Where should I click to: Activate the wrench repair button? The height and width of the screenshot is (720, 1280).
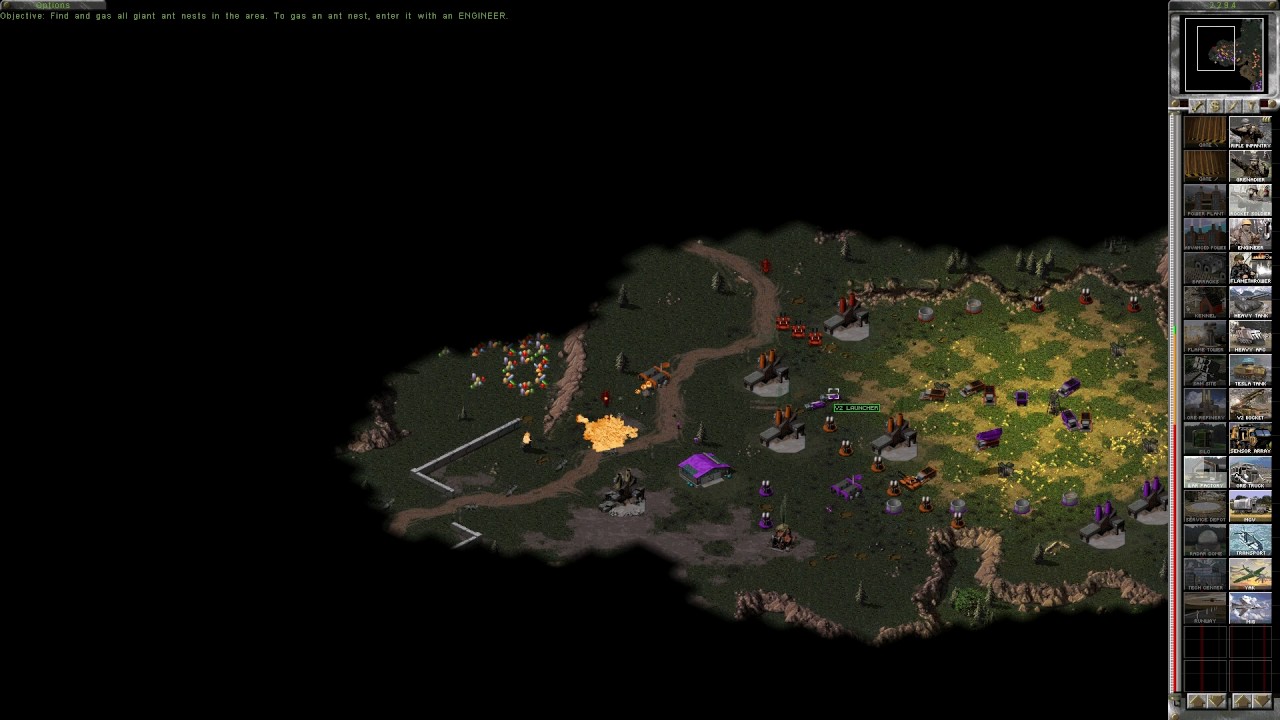(1197, 105)
